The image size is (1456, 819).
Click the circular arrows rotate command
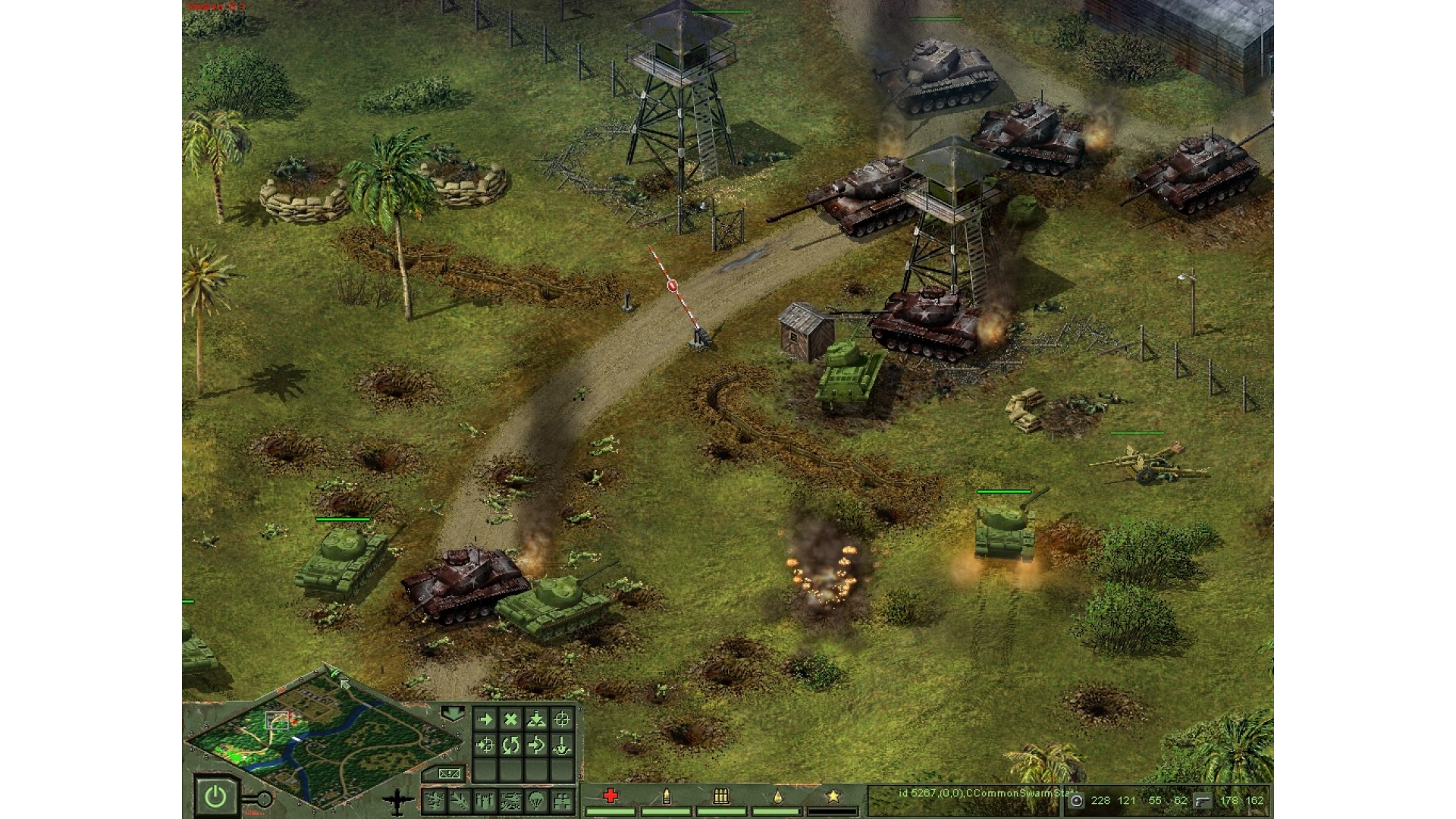point(511,745)
